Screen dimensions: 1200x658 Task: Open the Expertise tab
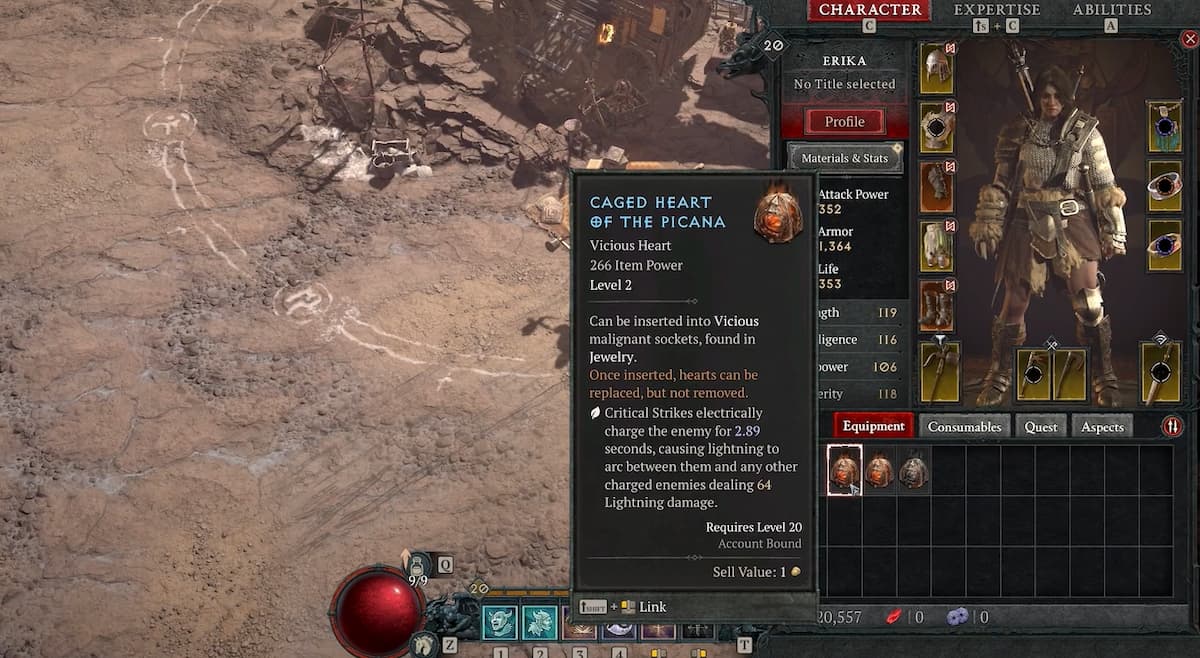point(996,10)
